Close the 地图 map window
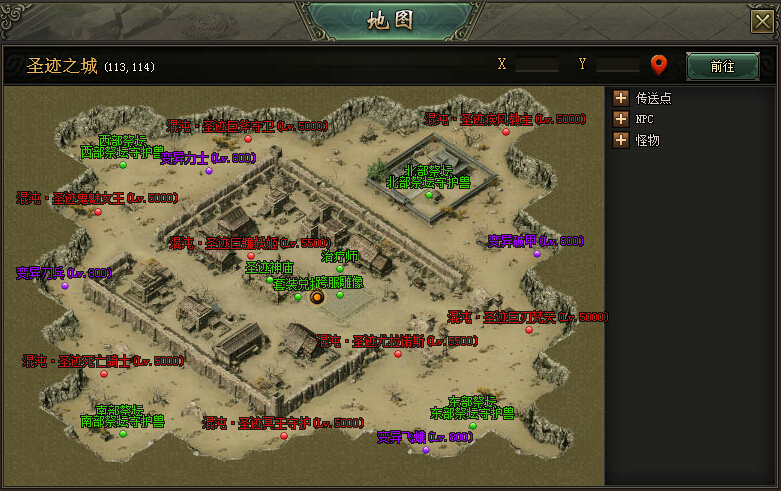Image resolution: width=781 pixels, height=491 pixels. [762, 21]
